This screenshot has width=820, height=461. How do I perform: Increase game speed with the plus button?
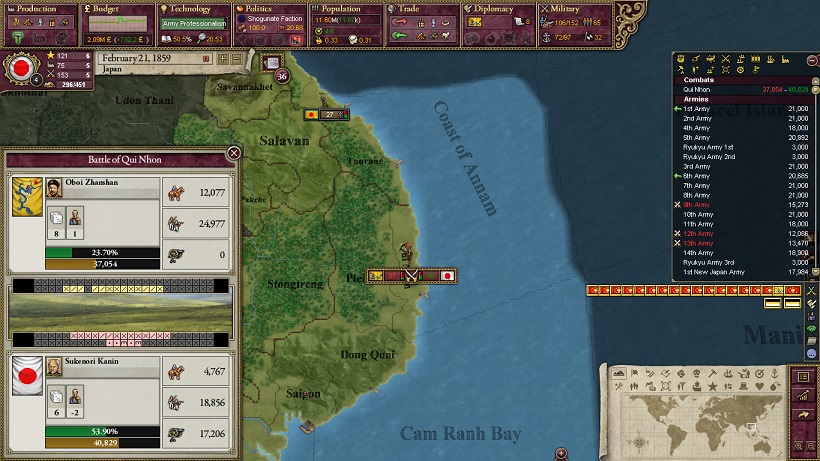223,58
